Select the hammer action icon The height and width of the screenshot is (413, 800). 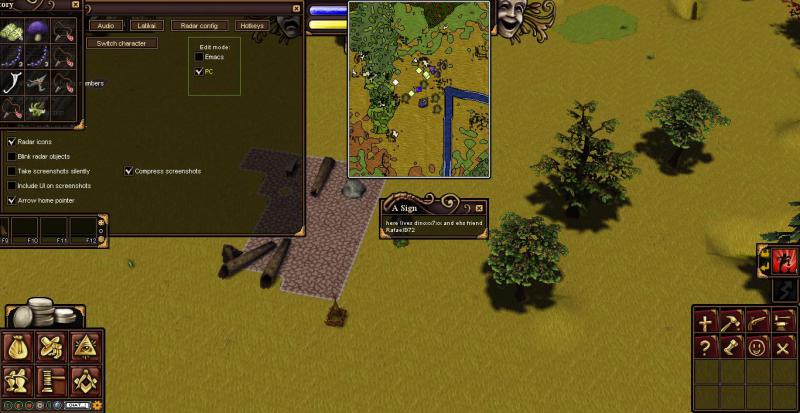click(731, 322)
